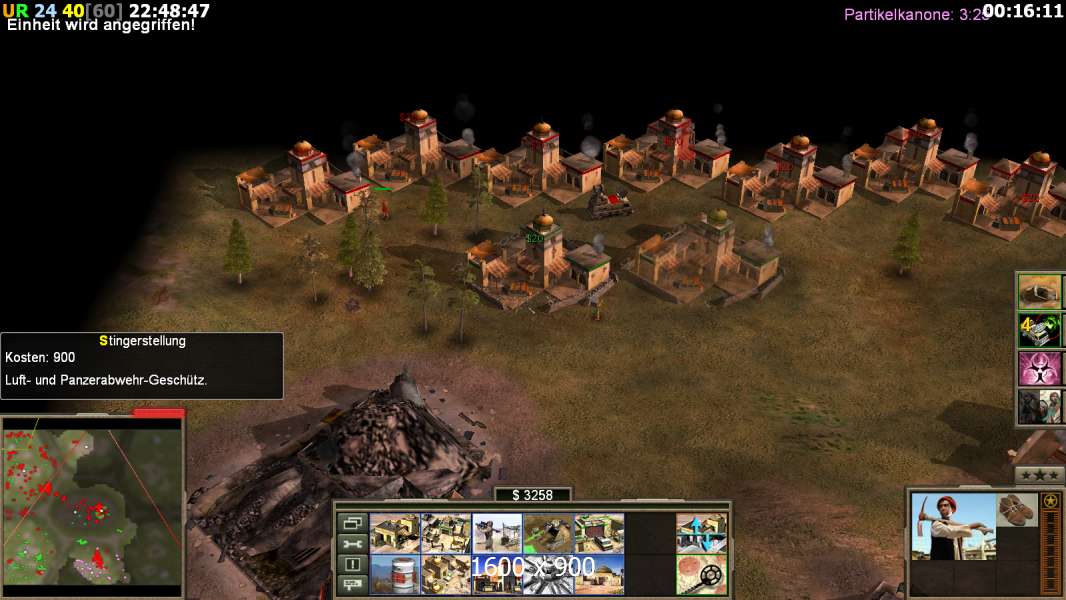Place a Demo Trap barrel

coord(394,574)
